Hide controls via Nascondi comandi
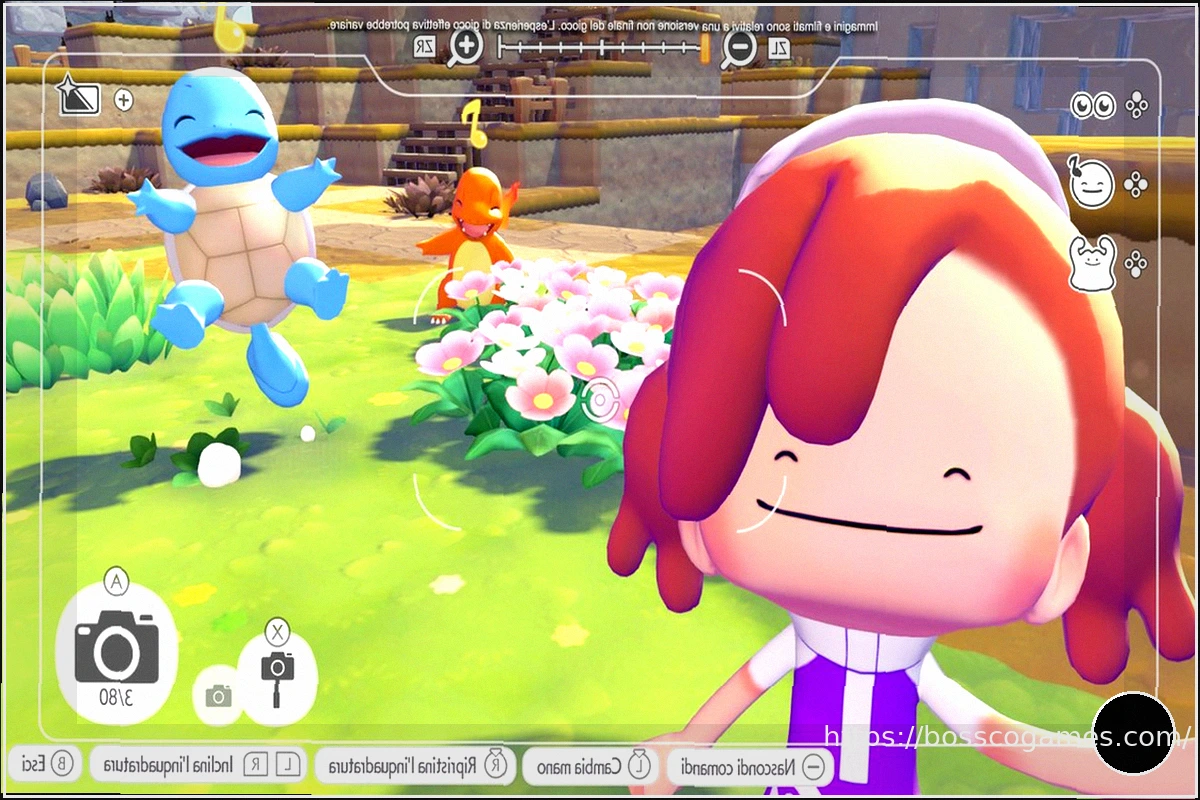Screen dimensions: 1200x800 tap(750, 767)
